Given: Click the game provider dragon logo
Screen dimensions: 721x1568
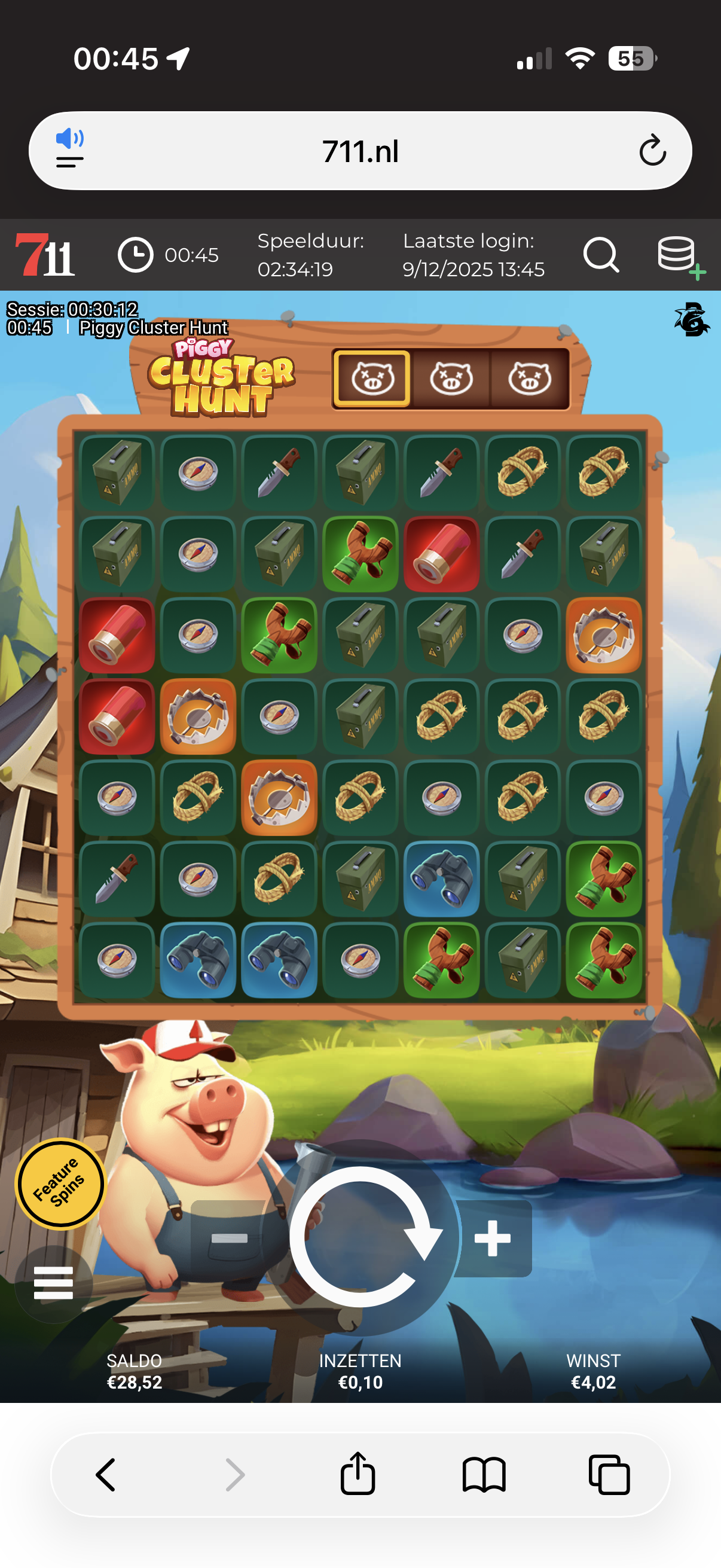Looking at the screenshot, I should (x=691, y=319).
